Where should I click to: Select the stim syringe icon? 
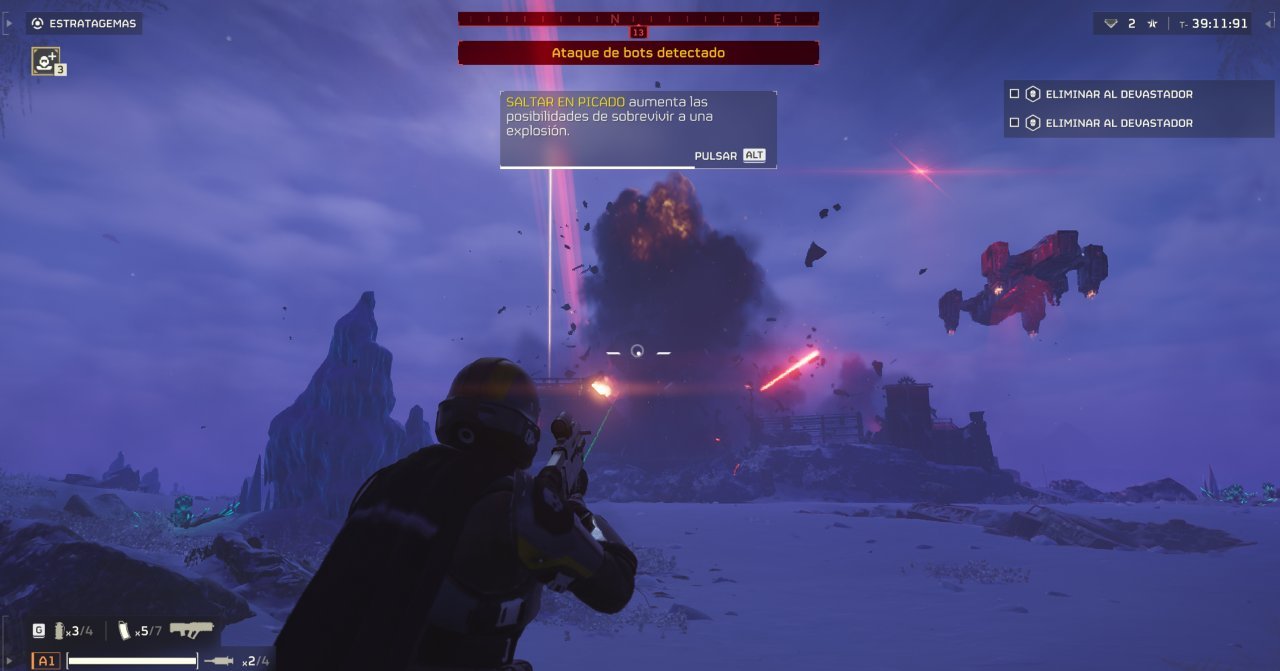pyautogui.click(x=219, y=661)
